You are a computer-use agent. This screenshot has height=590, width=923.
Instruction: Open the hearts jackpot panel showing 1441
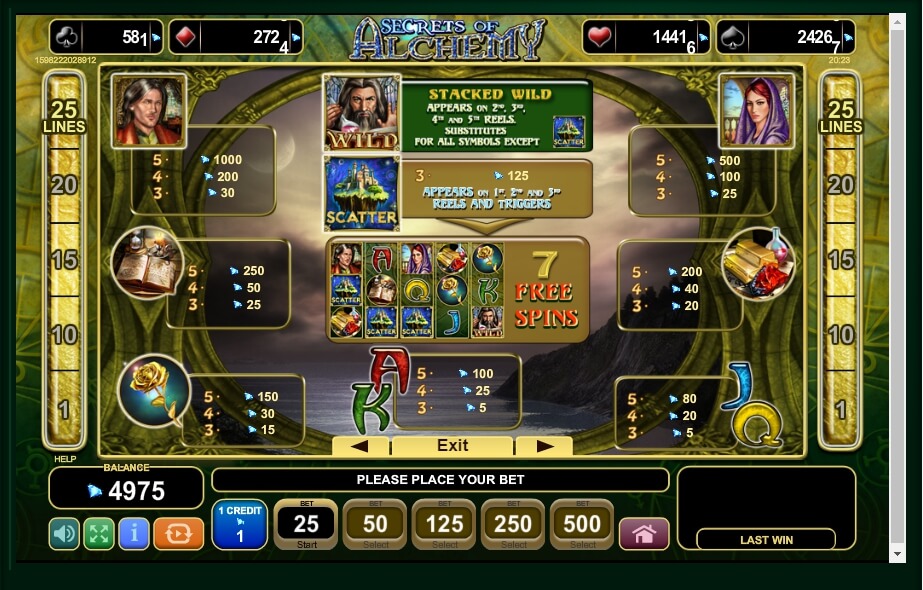(x=646, y=37)
